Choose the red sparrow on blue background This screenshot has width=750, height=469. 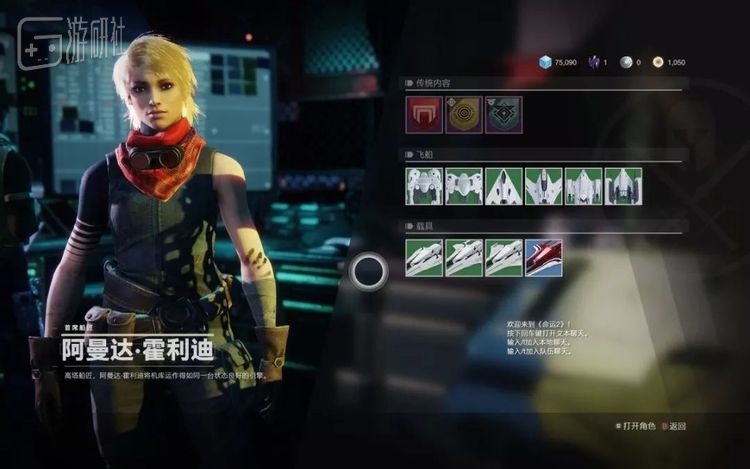pos(543,258)
